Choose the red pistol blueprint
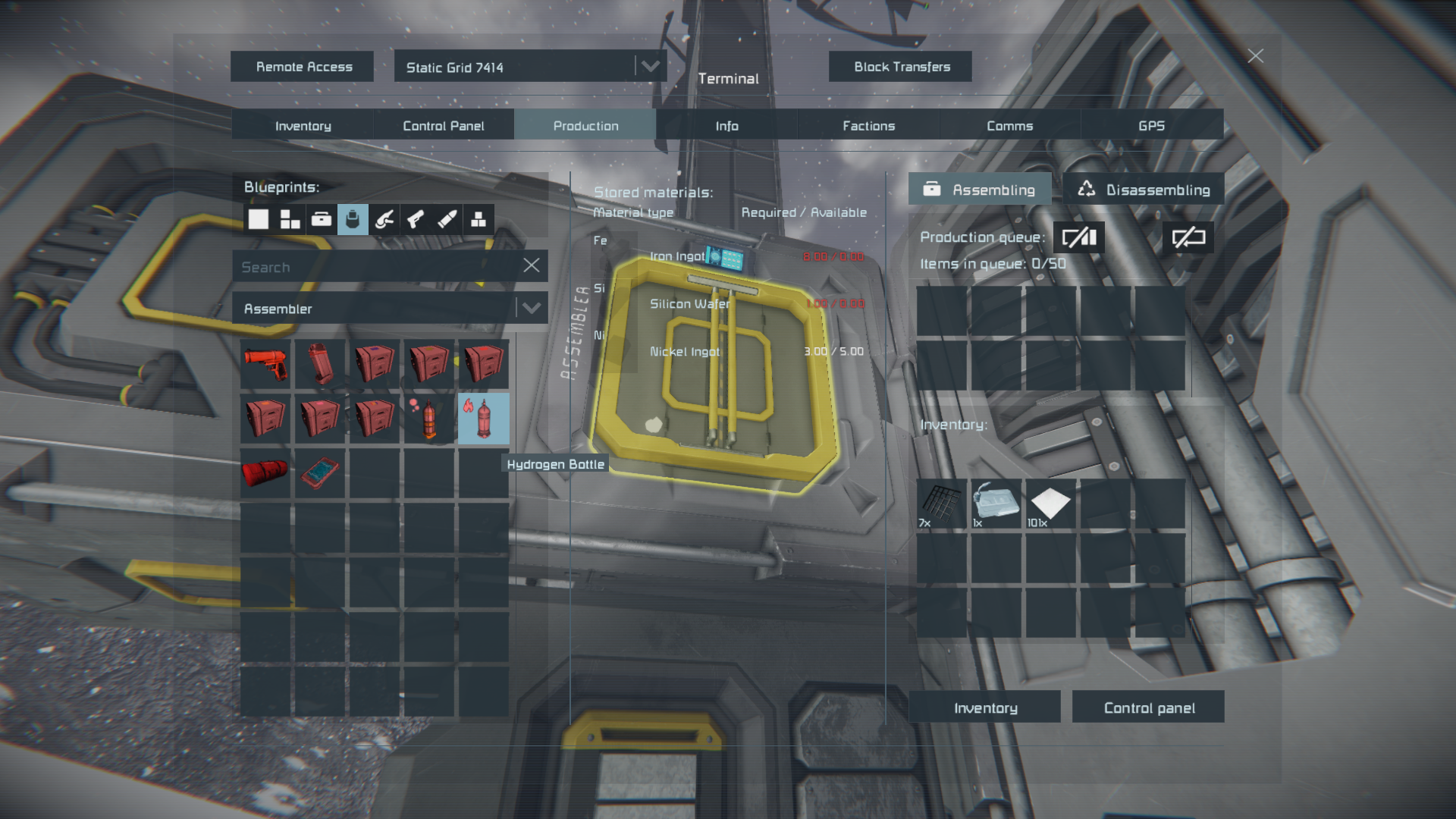This screenshot has height=819, width=1456. tap(265, 363)
